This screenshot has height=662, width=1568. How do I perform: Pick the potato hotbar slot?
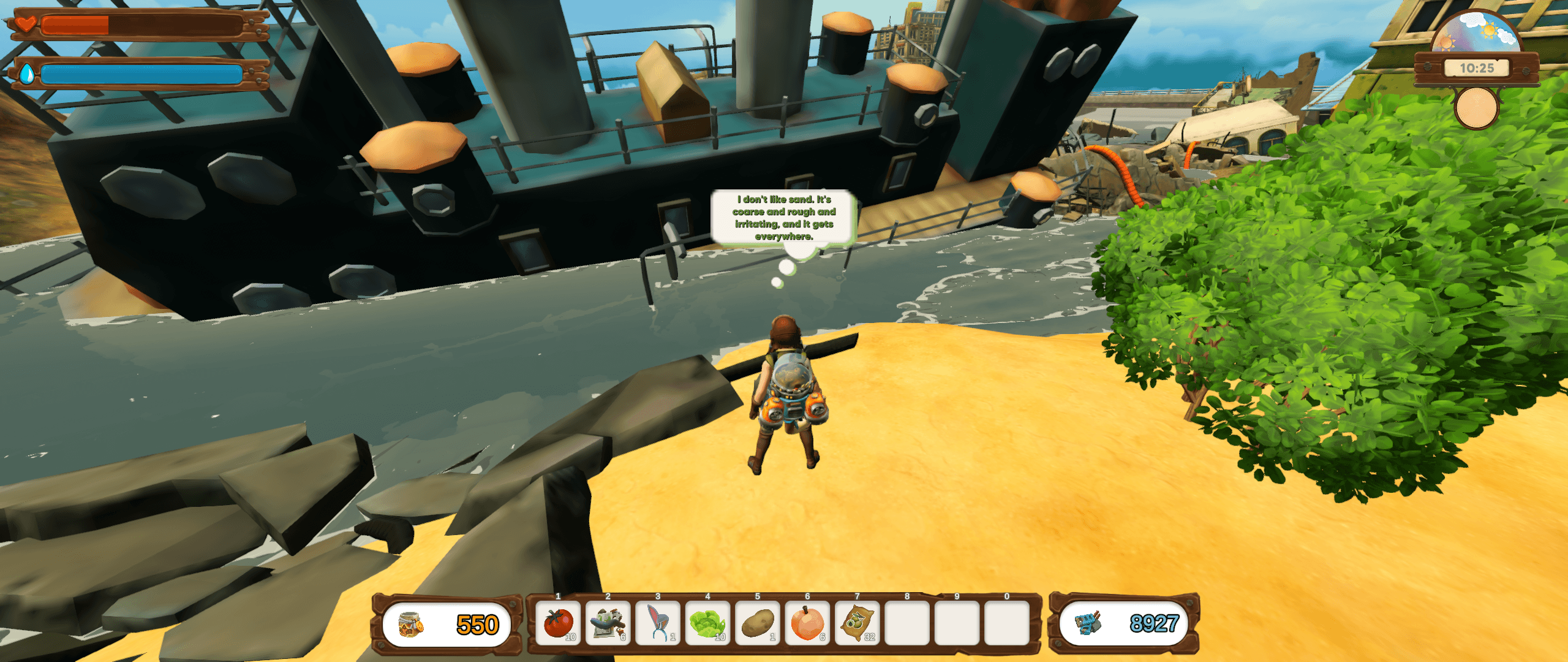[x=758, y=623]
